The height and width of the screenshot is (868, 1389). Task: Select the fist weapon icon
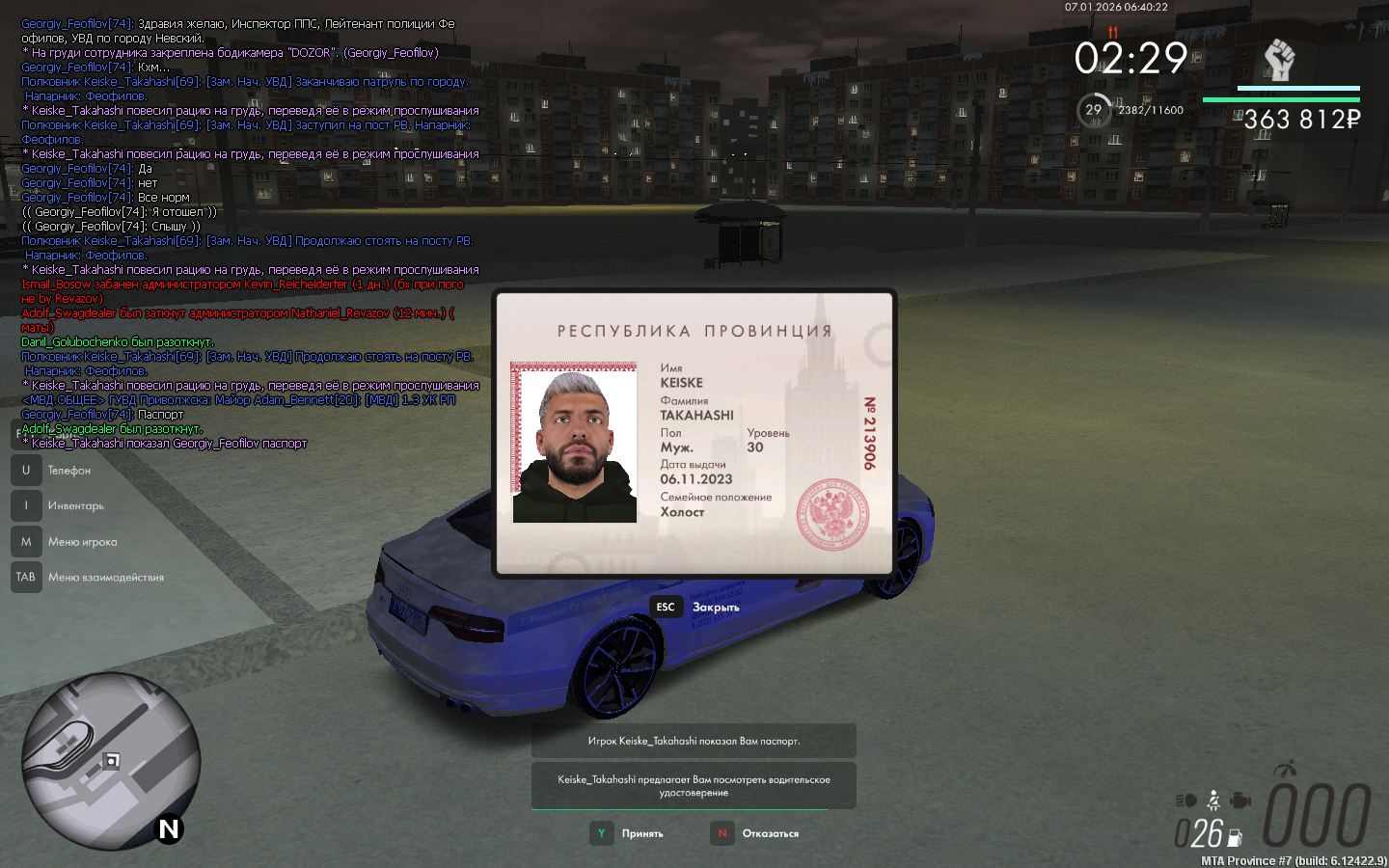[1279, 60]
